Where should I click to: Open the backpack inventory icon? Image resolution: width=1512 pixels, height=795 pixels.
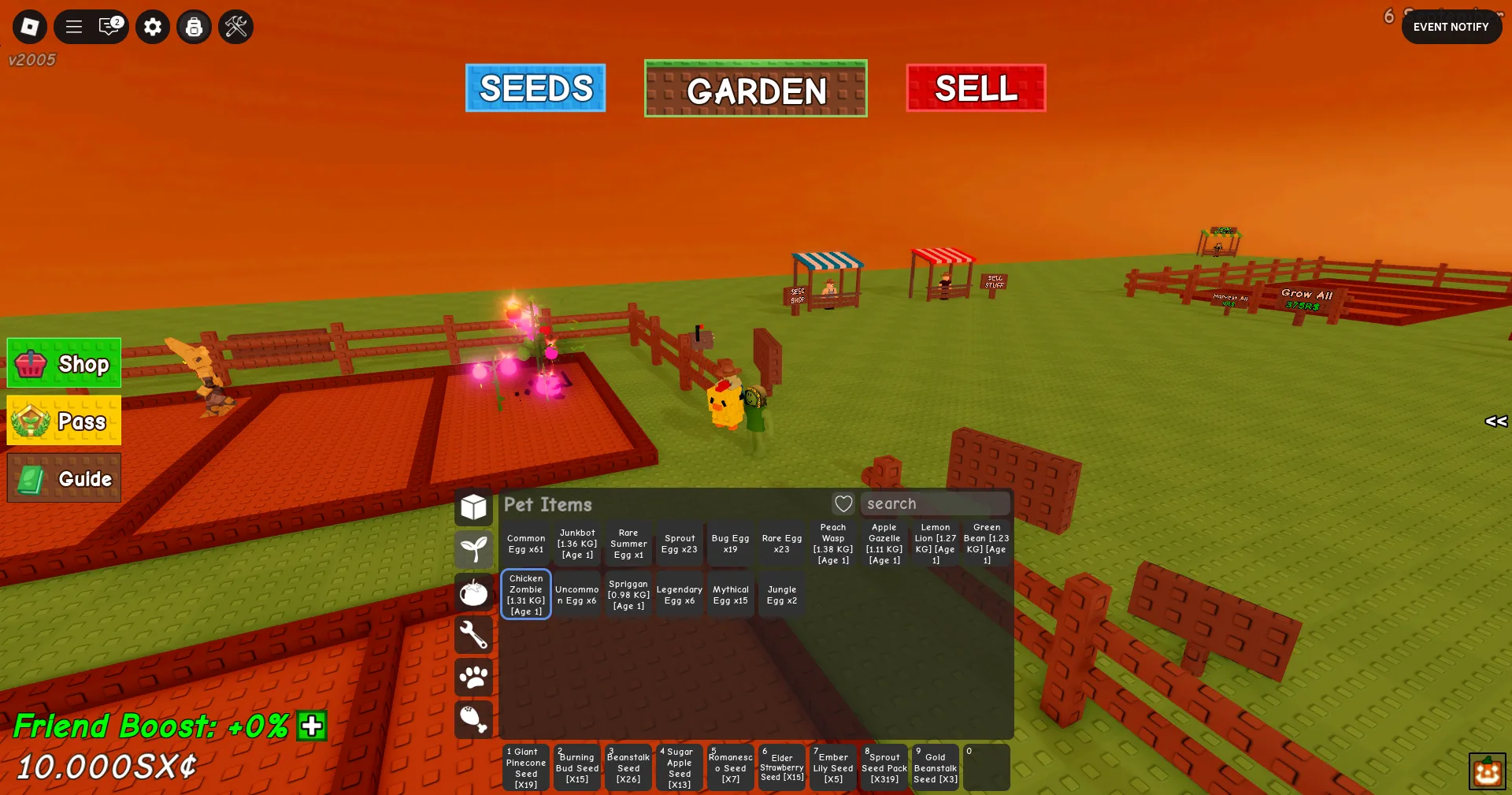pos(195,26)
